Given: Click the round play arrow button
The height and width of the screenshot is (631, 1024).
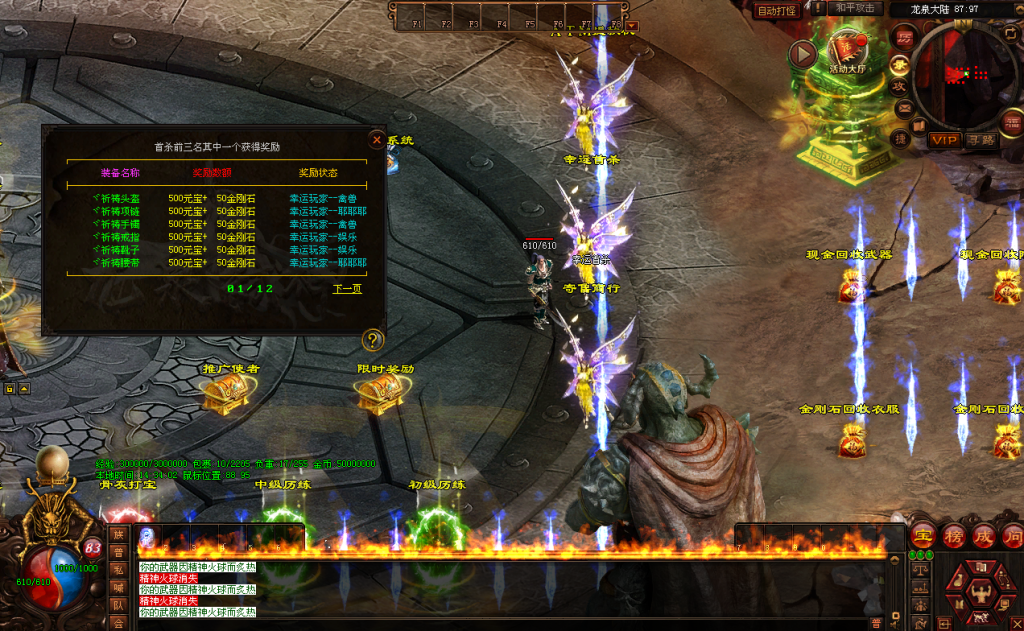Looking at the screenshot, I should (802, 55).
